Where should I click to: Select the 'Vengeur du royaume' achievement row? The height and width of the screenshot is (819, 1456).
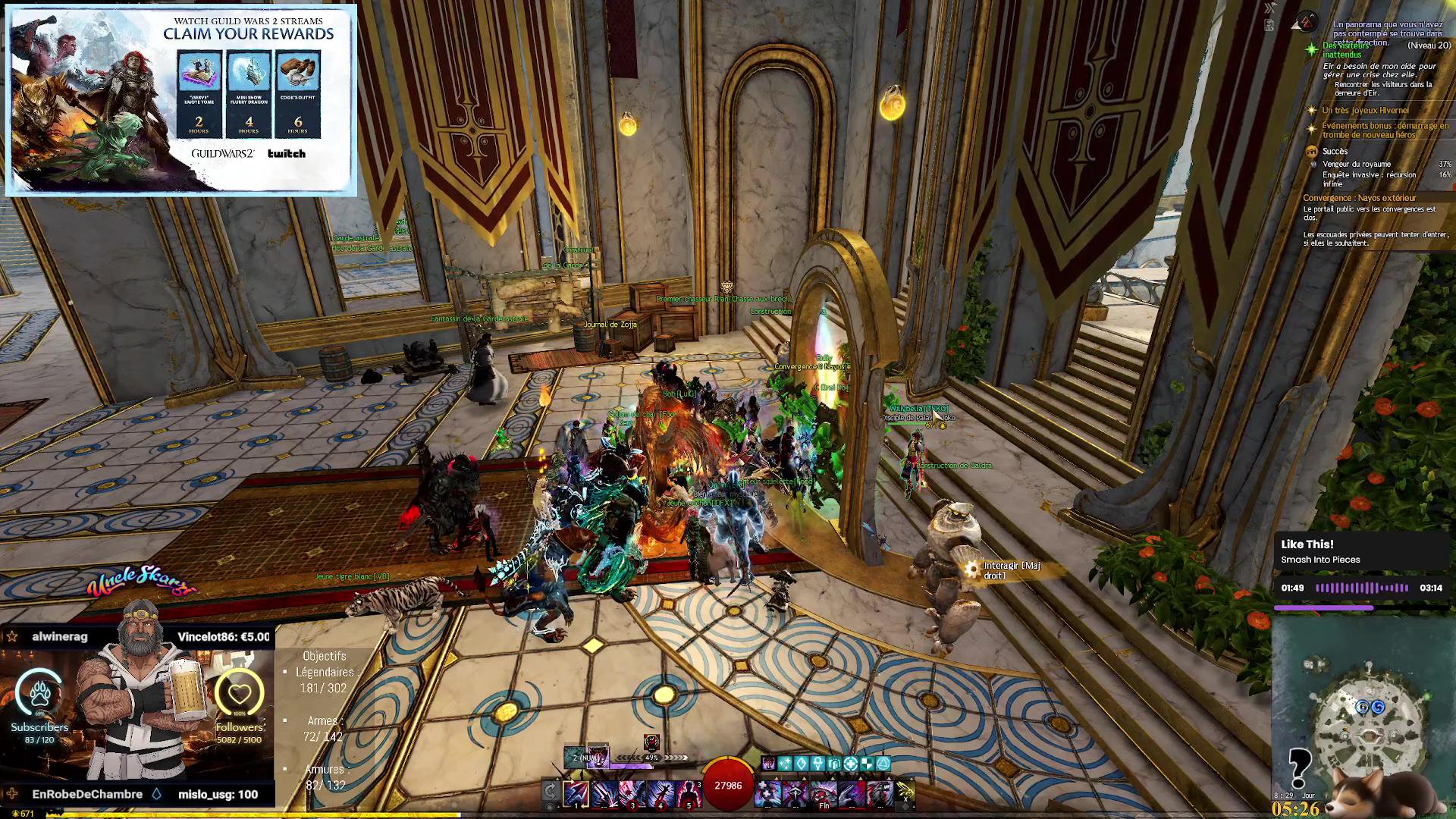point(1357,164)
